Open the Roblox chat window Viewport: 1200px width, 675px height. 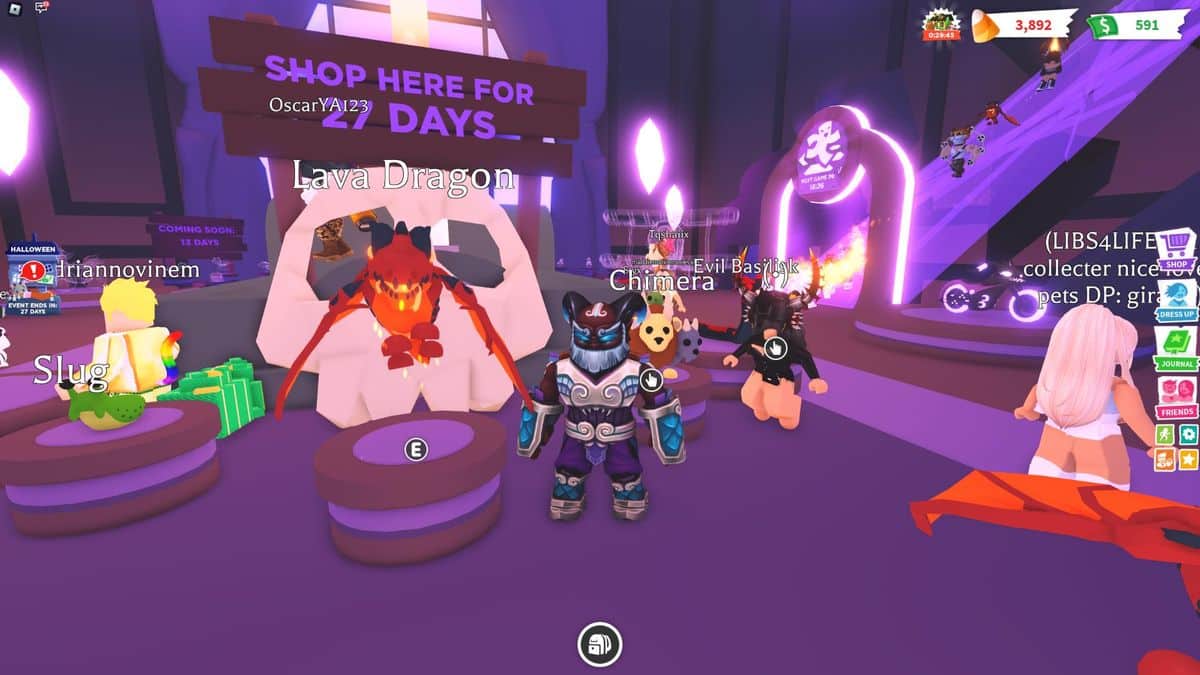pyautogui.click(x=42, y=8)
